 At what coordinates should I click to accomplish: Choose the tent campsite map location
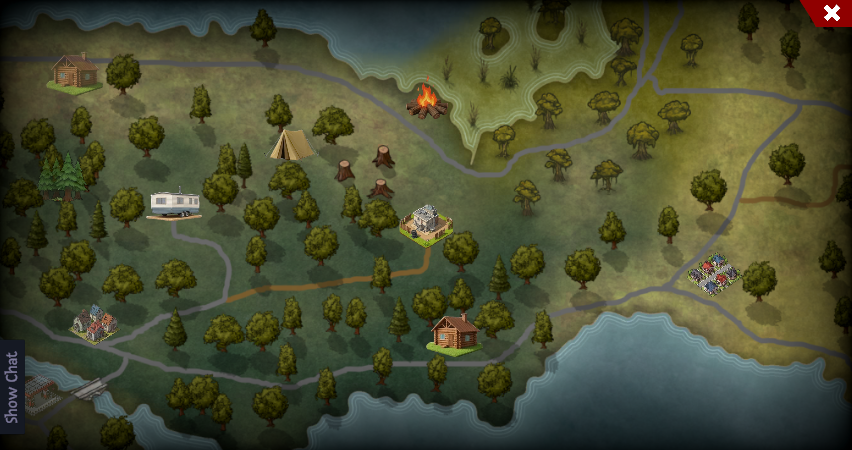click(290, 145)
